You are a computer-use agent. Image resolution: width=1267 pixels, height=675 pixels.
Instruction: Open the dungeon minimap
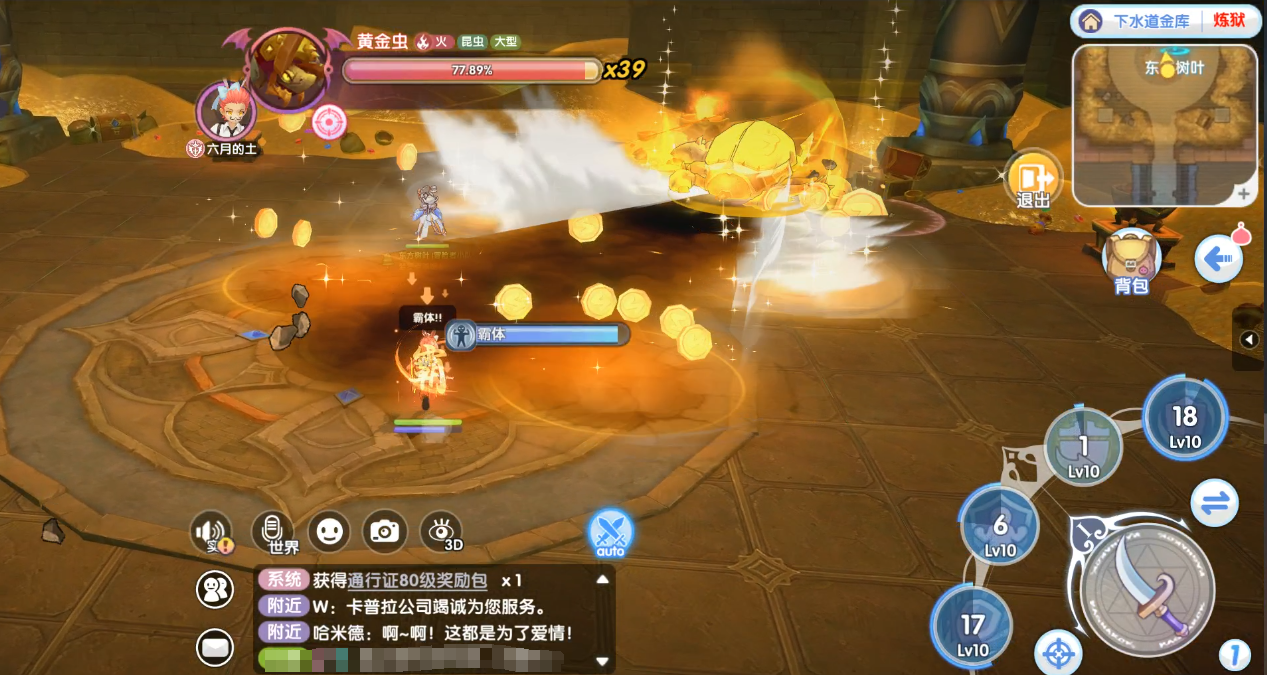pos(1163,123)
